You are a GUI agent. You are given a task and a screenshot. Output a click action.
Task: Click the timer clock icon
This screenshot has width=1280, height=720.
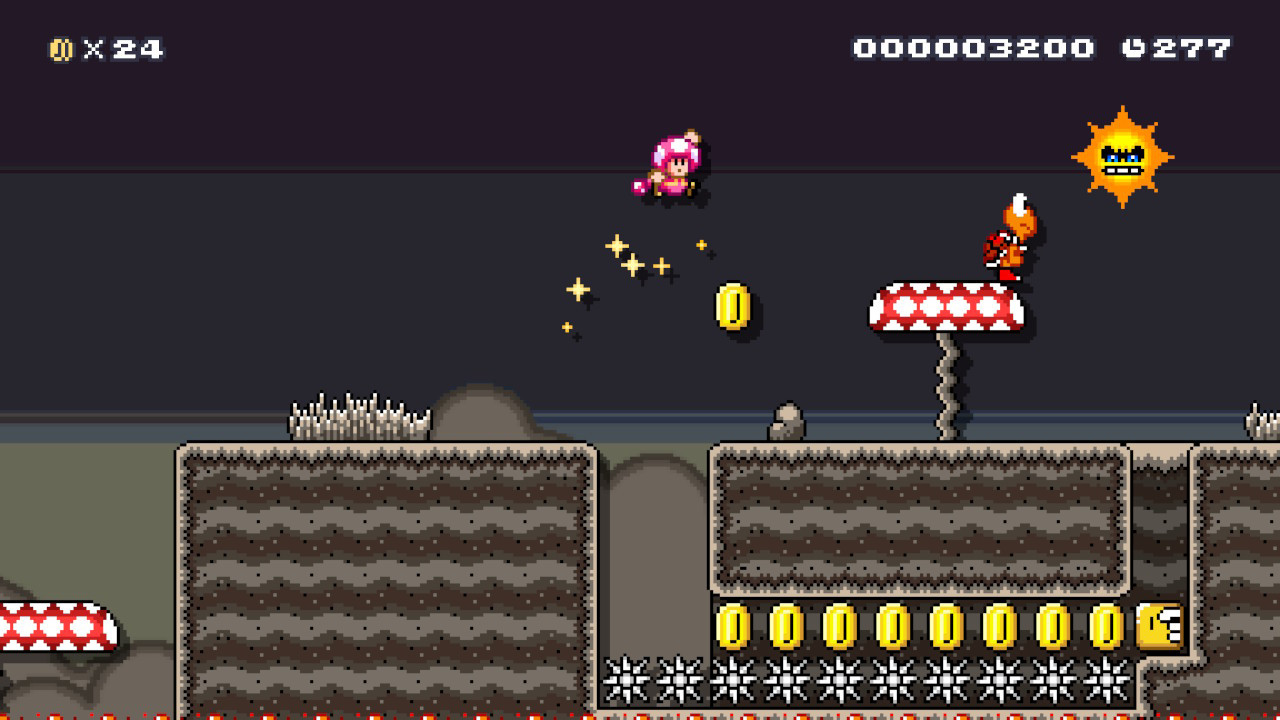(1133, 46)
